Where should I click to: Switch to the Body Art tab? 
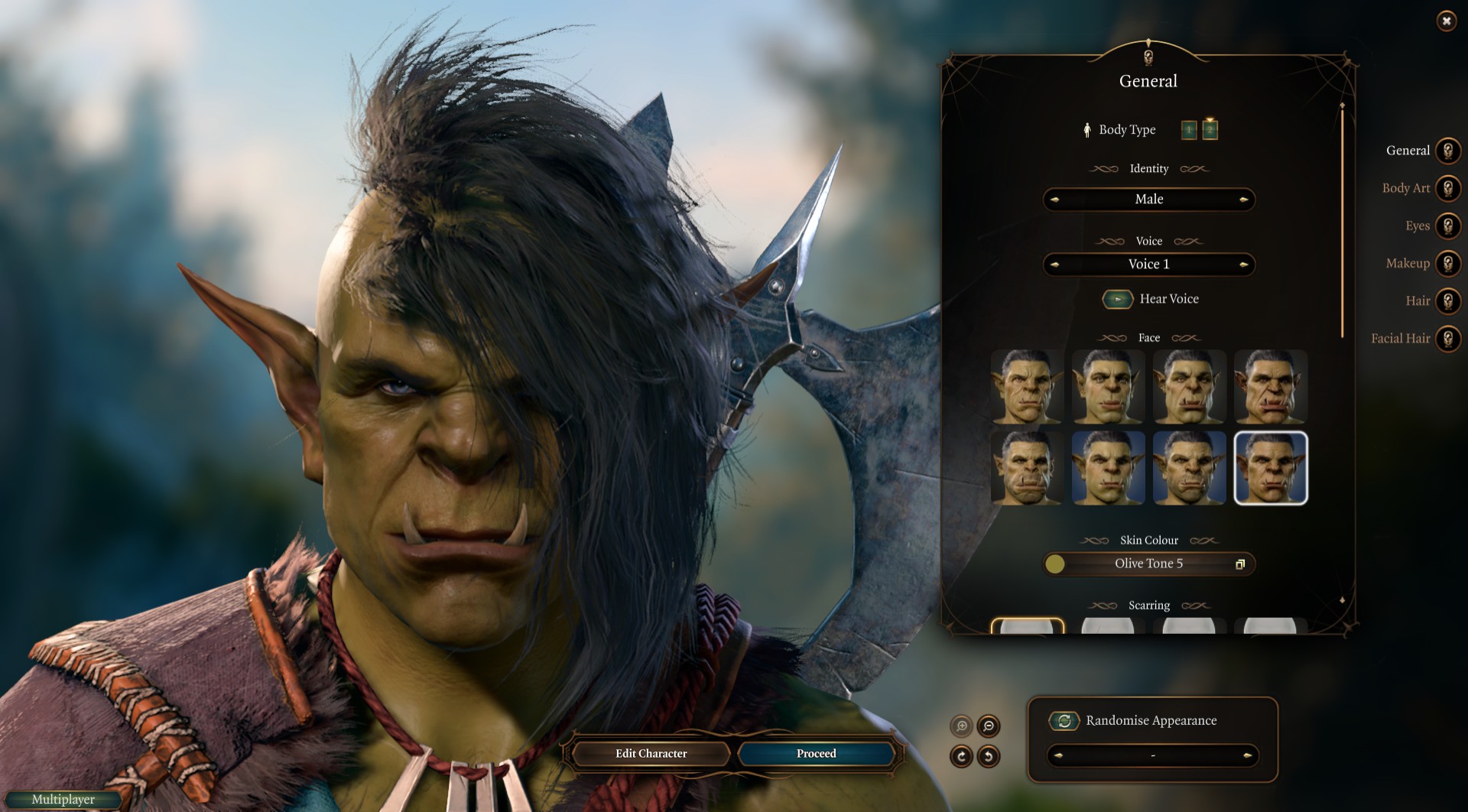[x=1447, y=188]
